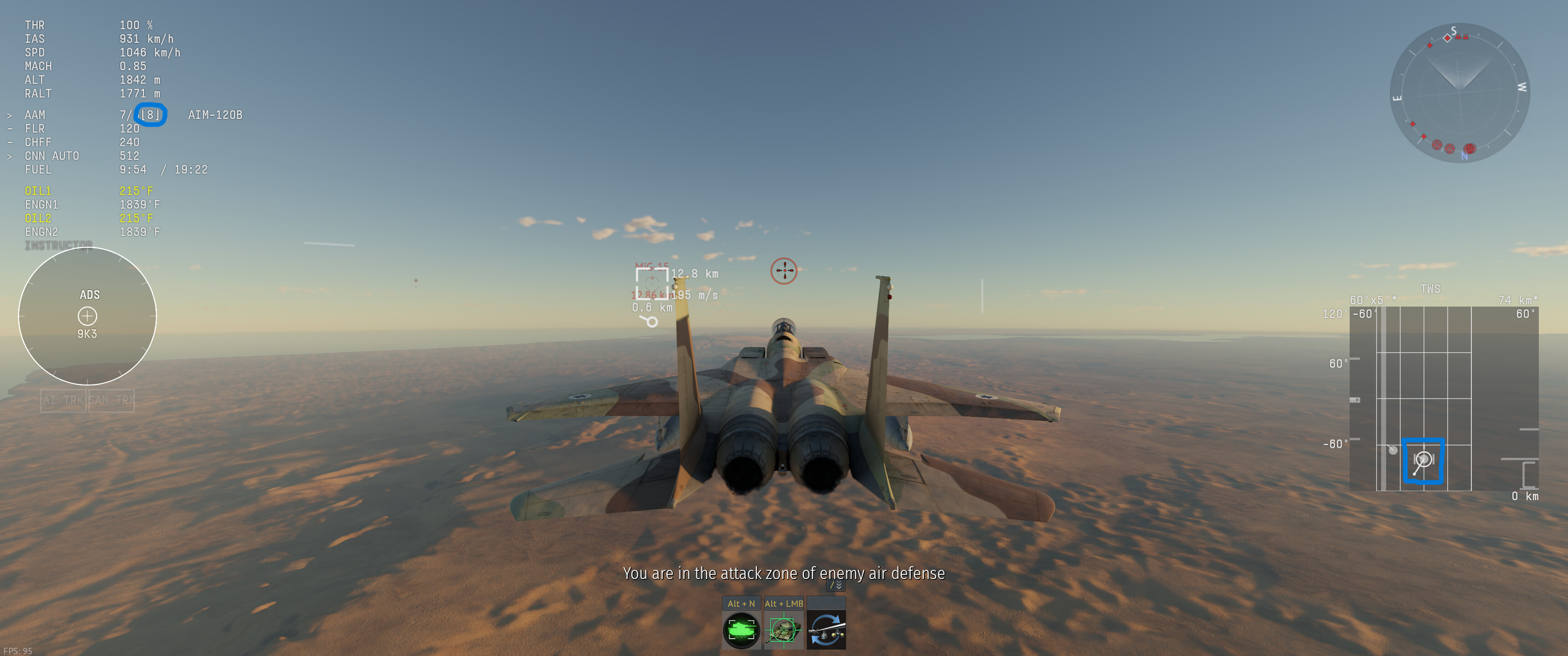Select the locked target on the TWS radar display
This screenshot has width=1568, height=656.
1423,460
